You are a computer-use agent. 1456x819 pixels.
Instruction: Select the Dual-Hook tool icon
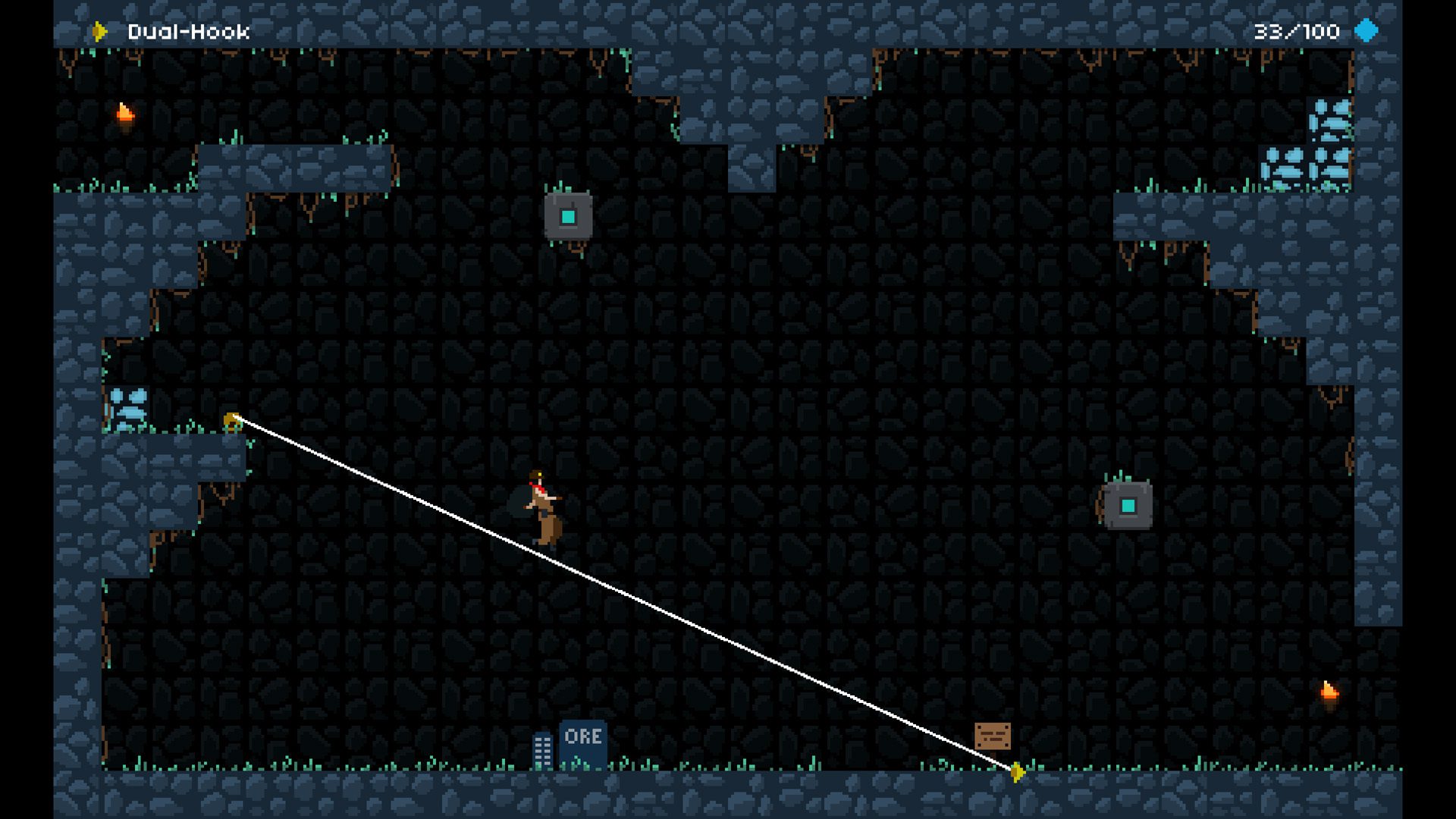(x=99, y=31)
